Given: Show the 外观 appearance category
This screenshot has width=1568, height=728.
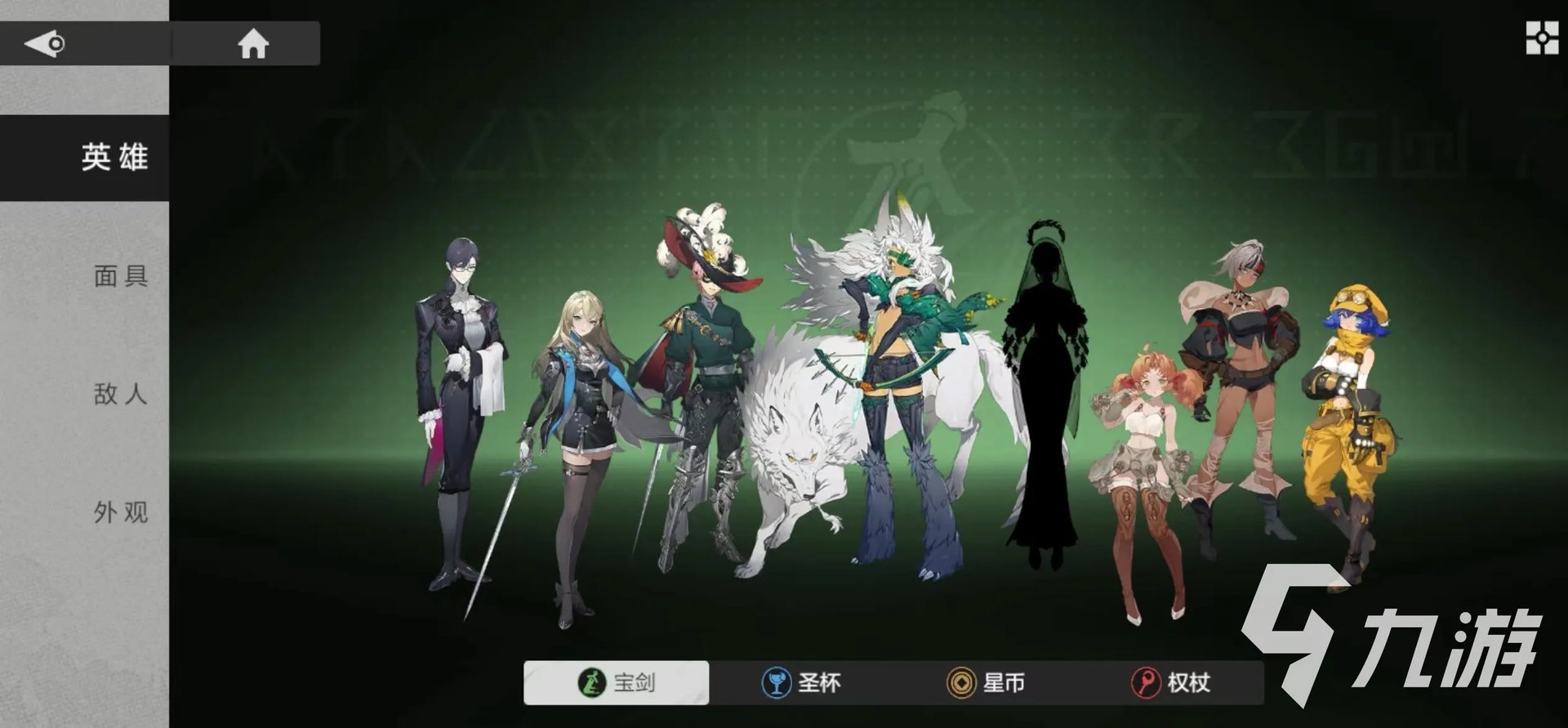Looking at the screenshot, I should [x=120, y=512].
